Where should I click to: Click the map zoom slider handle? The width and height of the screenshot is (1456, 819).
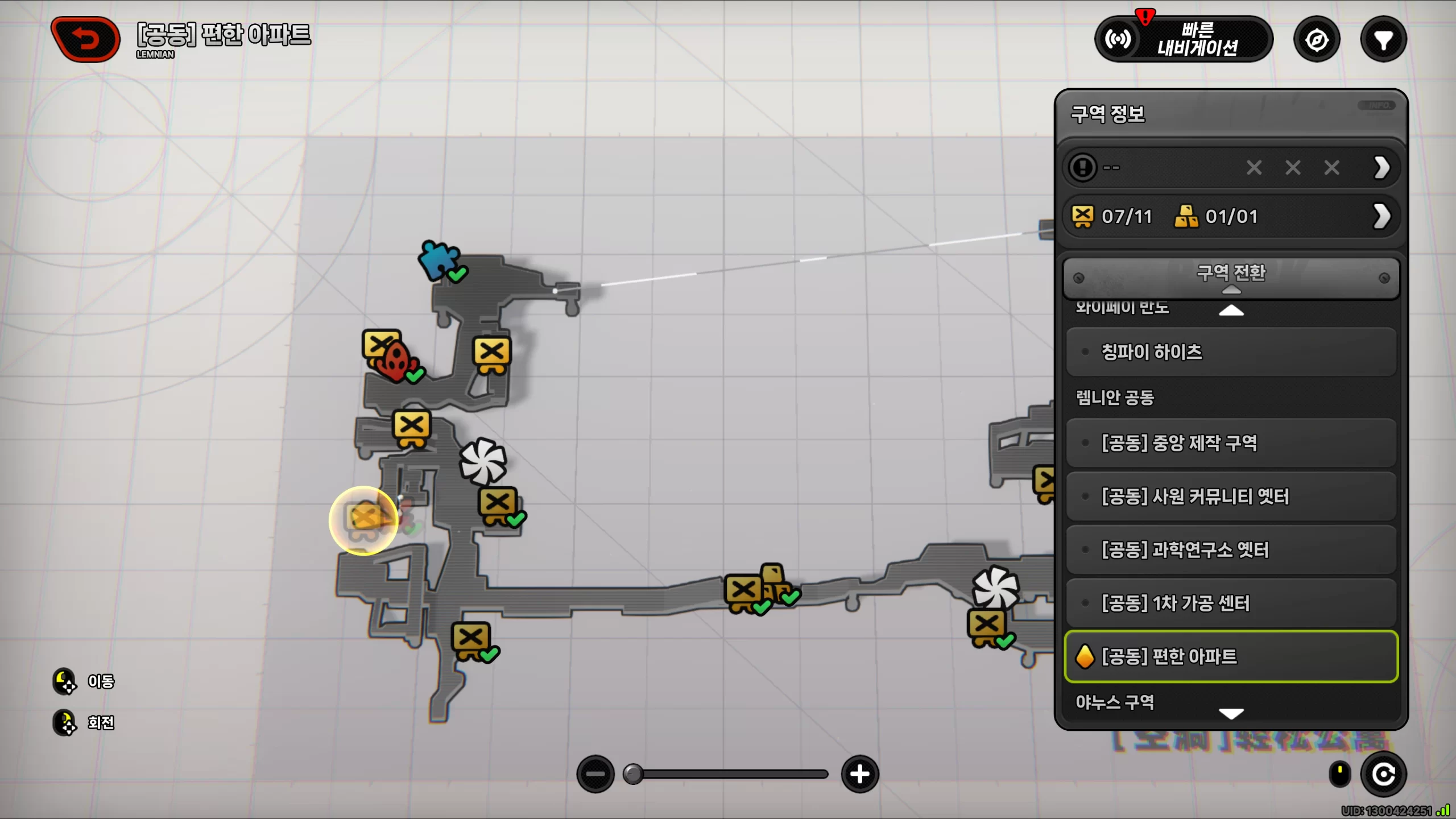point(632,774)
